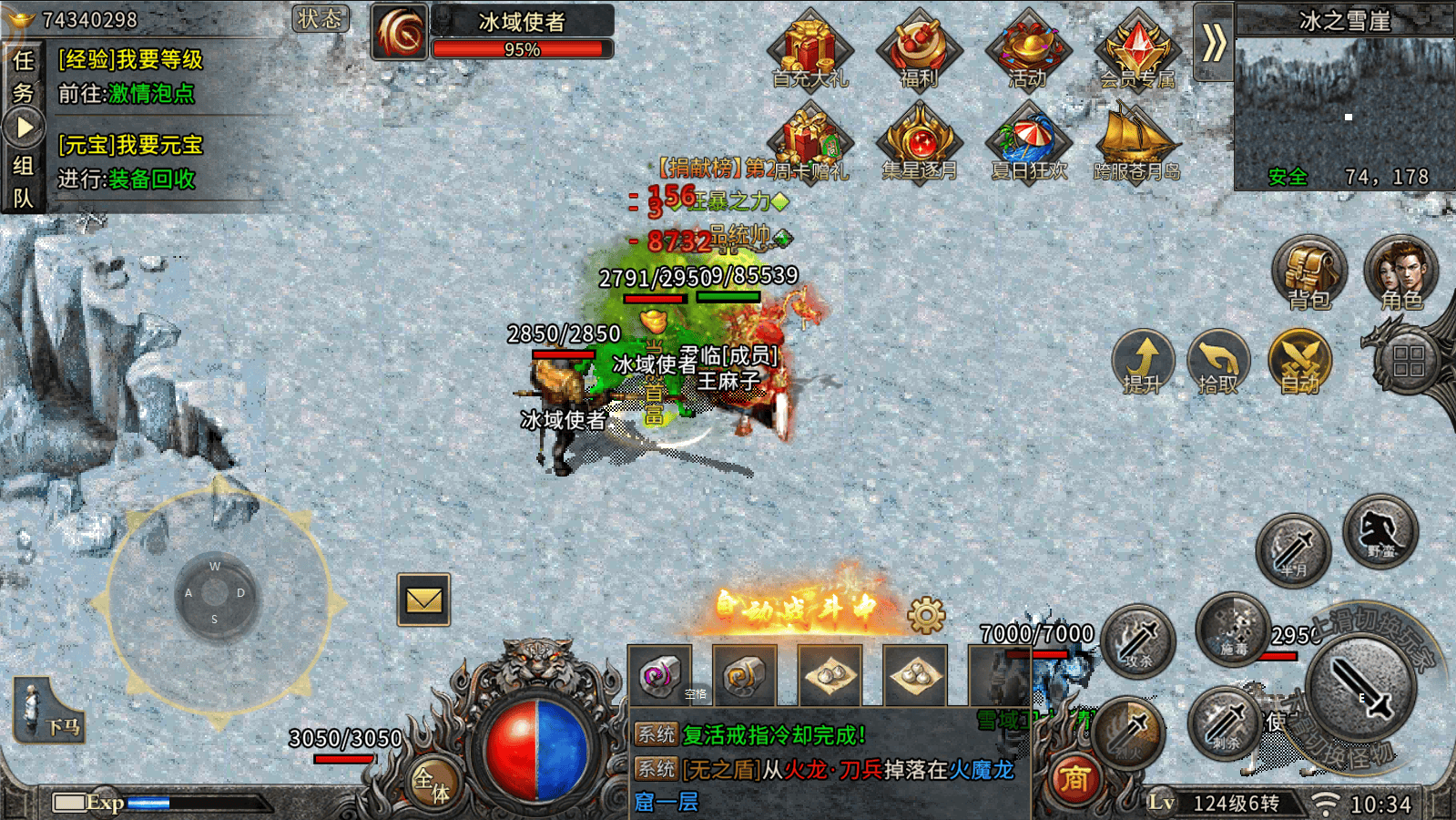Open the 跨服苍月岛 ship icon
1456x820 pixels.
click(x=1136, y=143)
